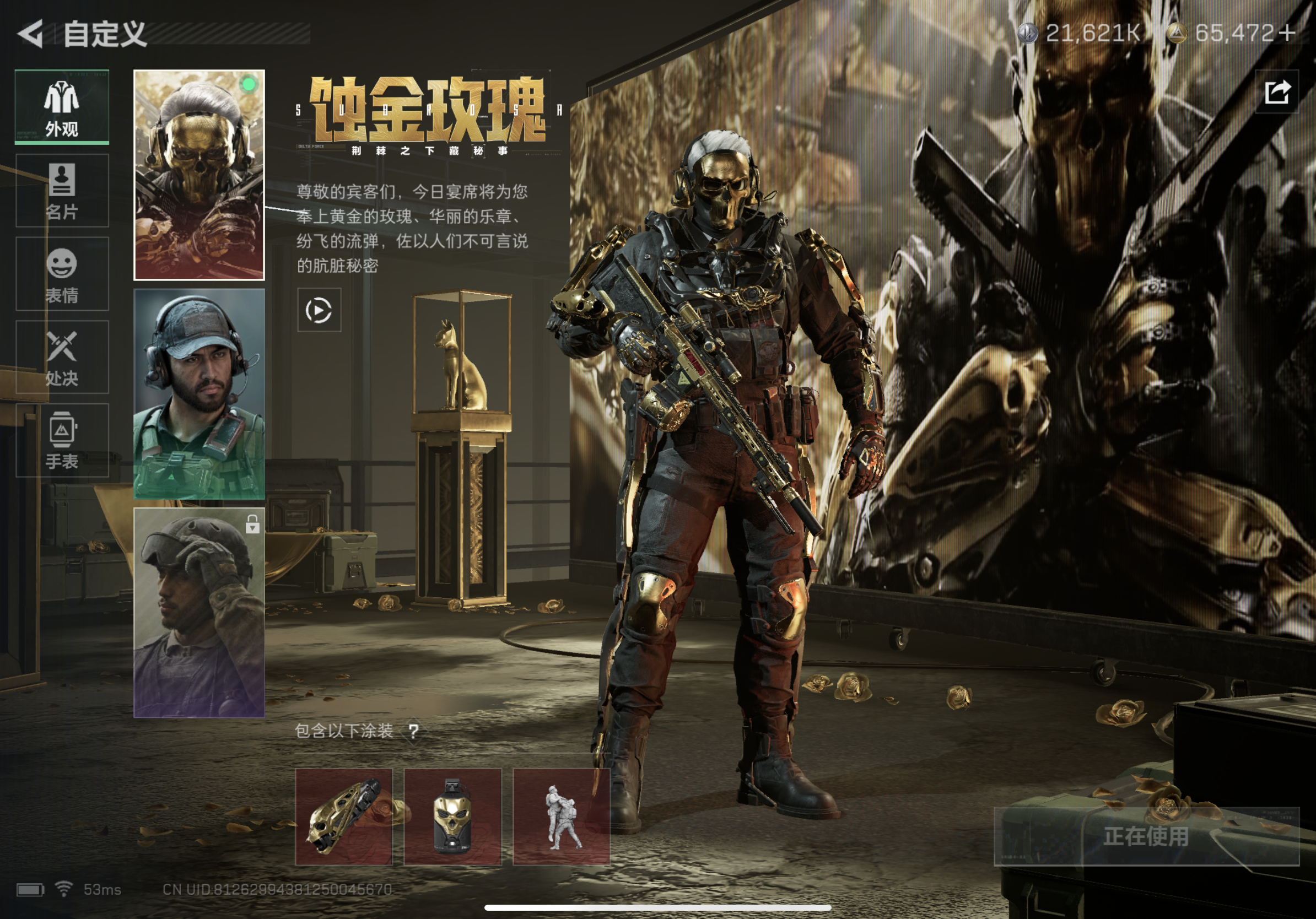
Task: Open the 处决 execution tab
Action: click(x=62, y=357)
